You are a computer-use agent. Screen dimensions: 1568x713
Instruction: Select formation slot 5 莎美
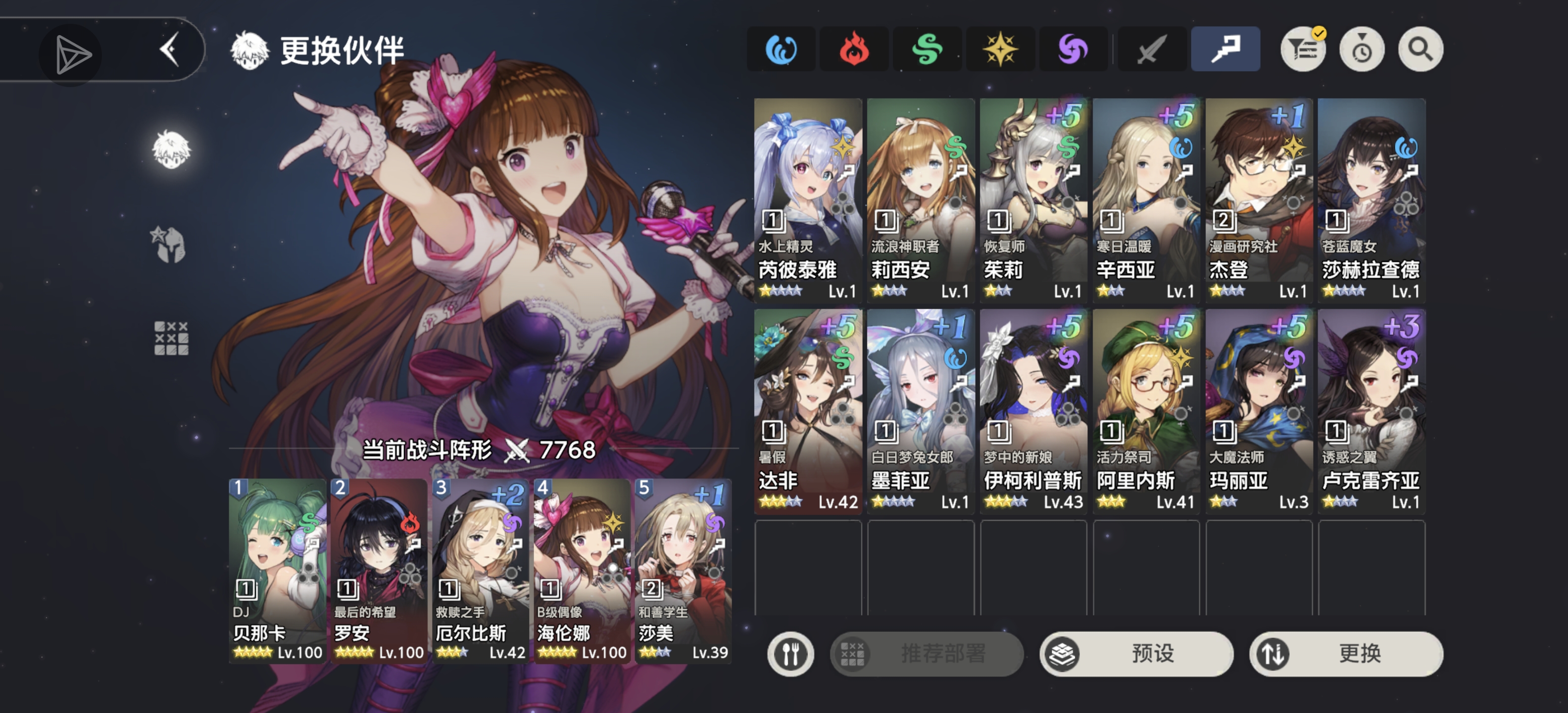point(683,570)
